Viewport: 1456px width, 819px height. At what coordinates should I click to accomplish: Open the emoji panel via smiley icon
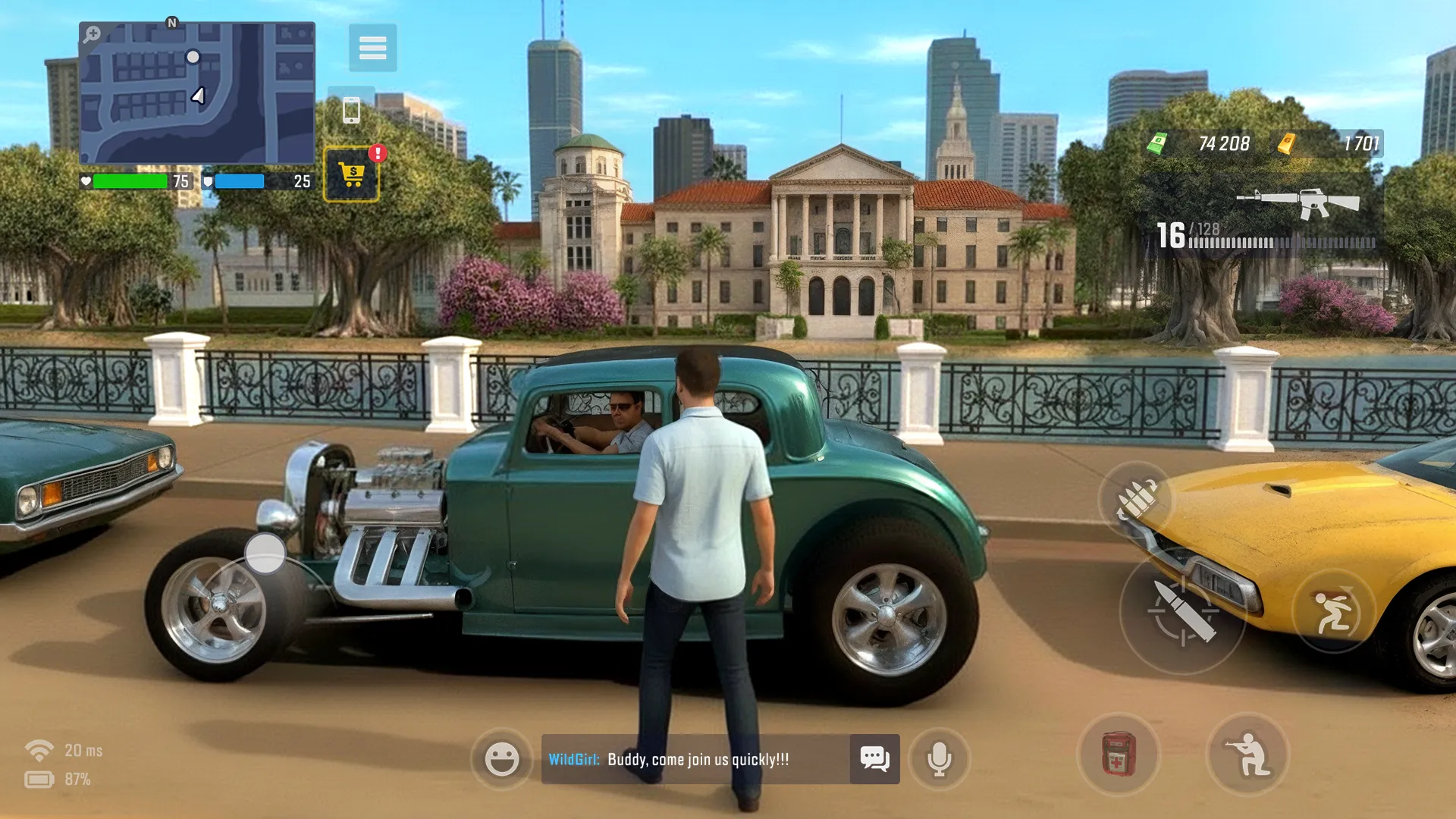coord(501,760)
